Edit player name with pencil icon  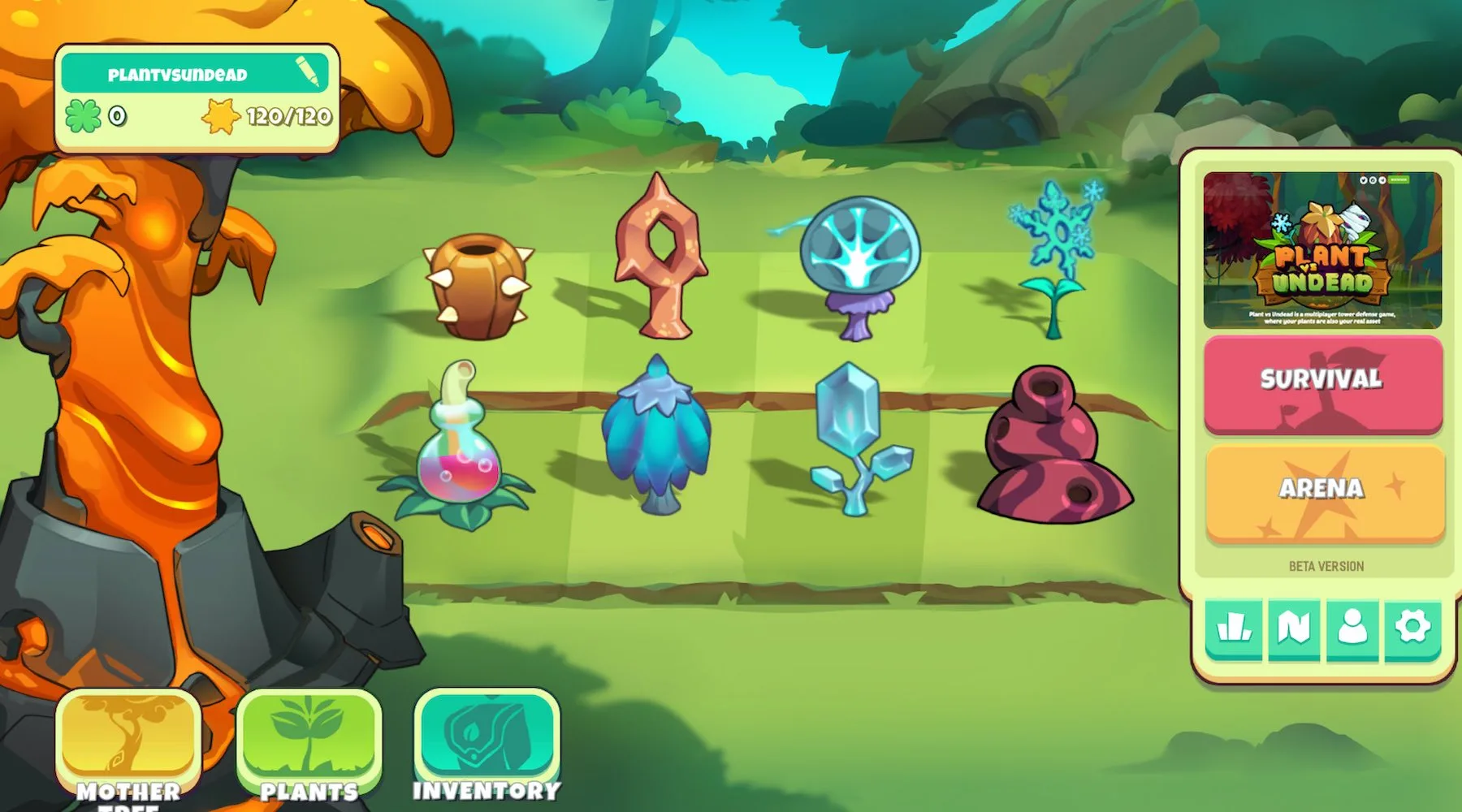pos(308,71)
